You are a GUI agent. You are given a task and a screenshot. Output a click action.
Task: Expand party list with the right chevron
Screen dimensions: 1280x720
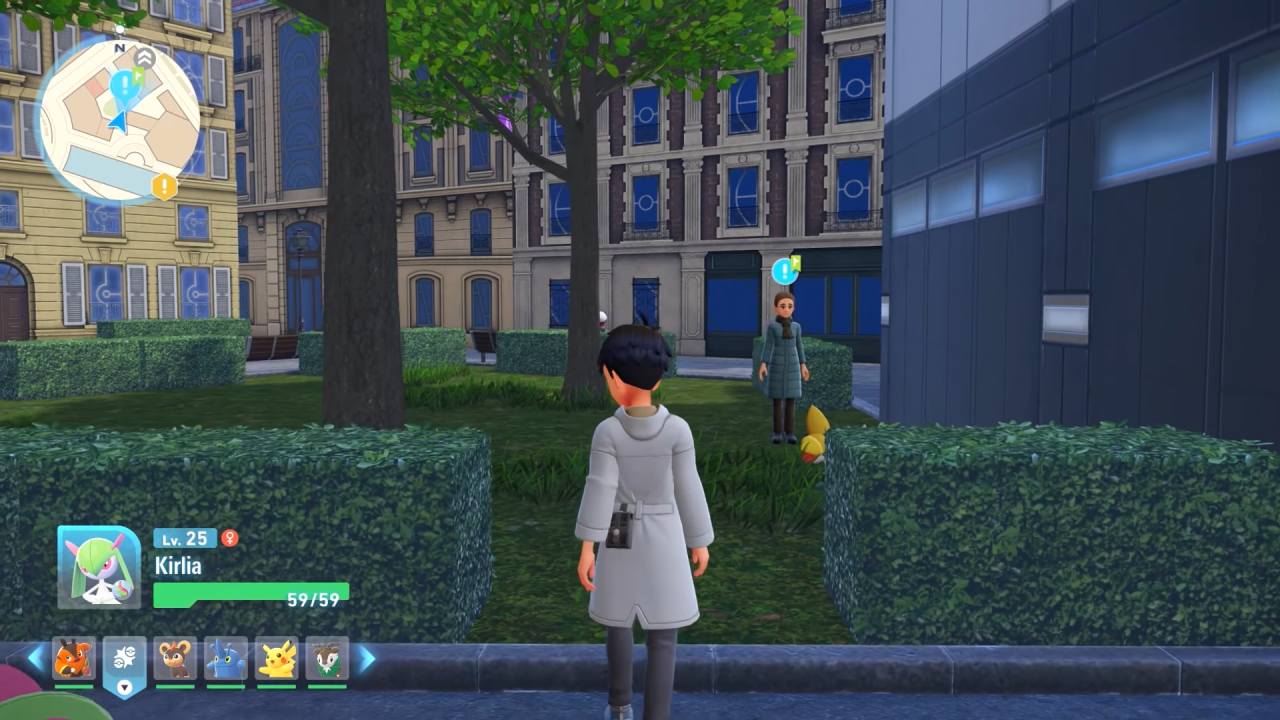click(x=364, y=658)
